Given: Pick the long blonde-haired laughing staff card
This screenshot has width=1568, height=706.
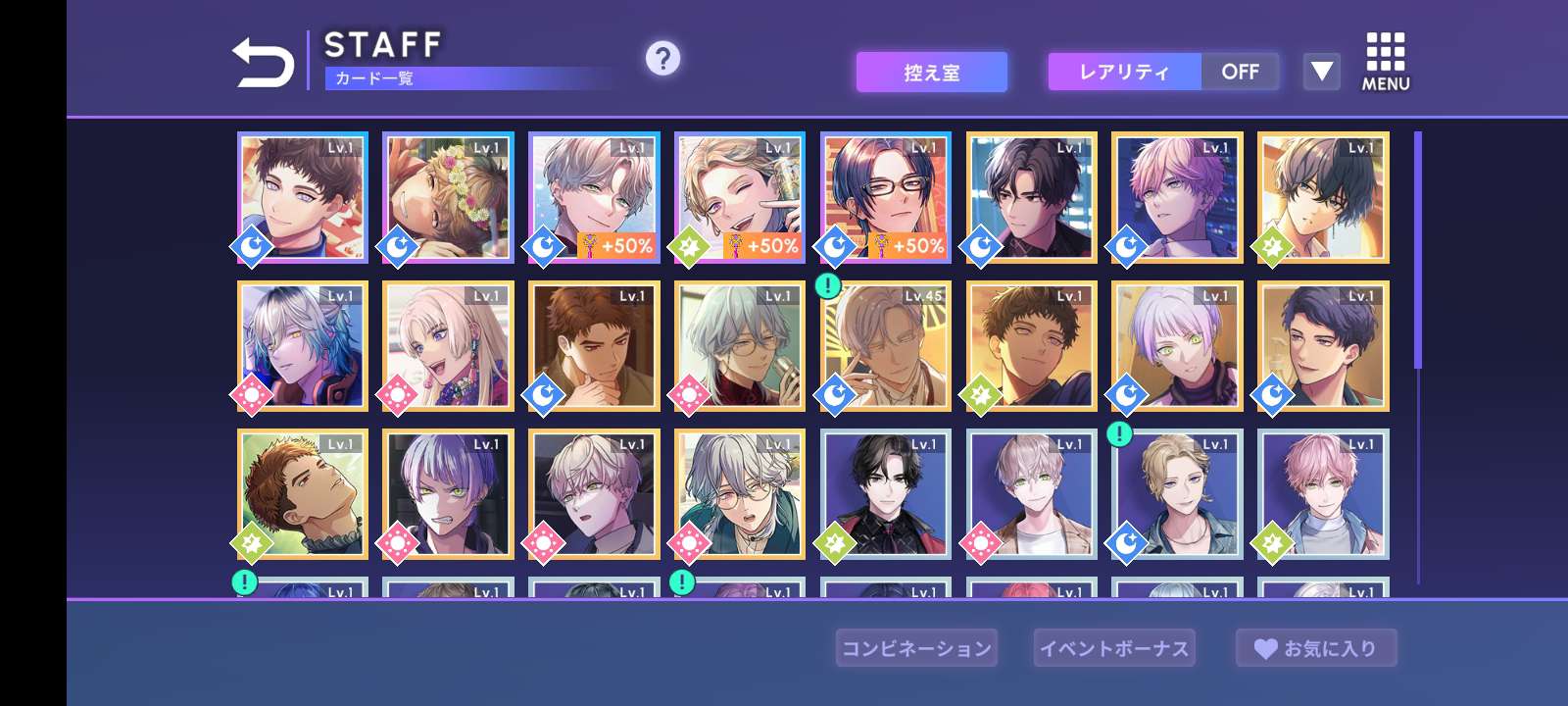Looking at the screenshot, I should 448,345.
